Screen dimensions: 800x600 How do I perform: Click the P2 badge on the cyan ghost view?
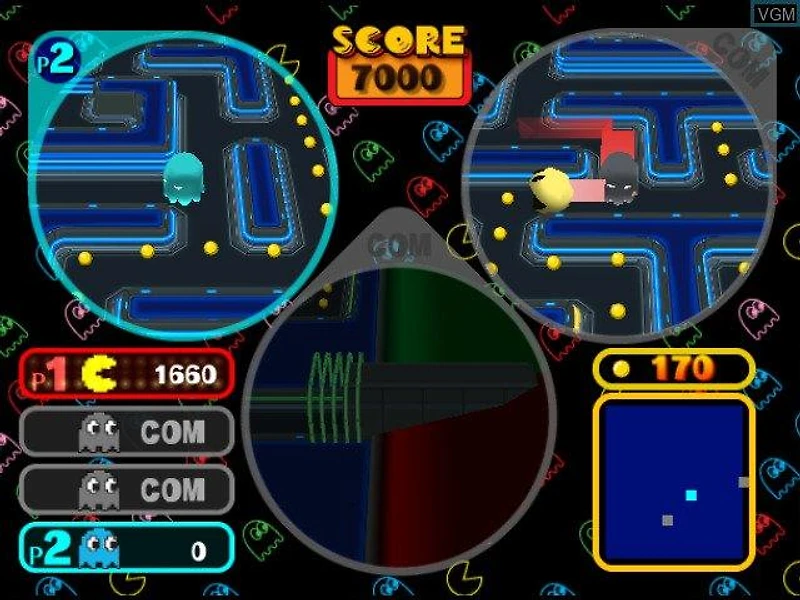[58, 62]
